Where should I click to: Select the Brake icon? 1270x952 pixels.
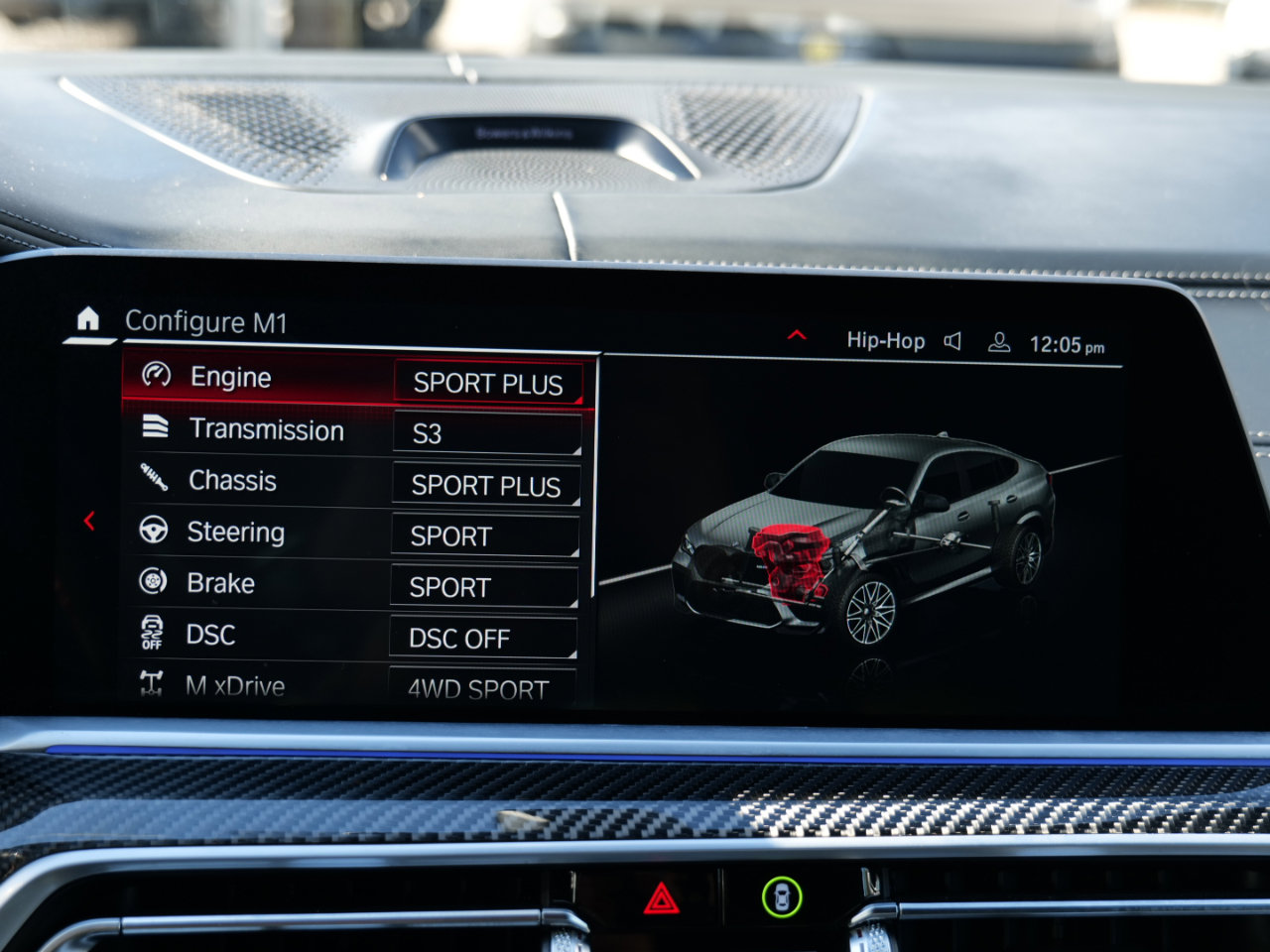[x=151, y=583]
